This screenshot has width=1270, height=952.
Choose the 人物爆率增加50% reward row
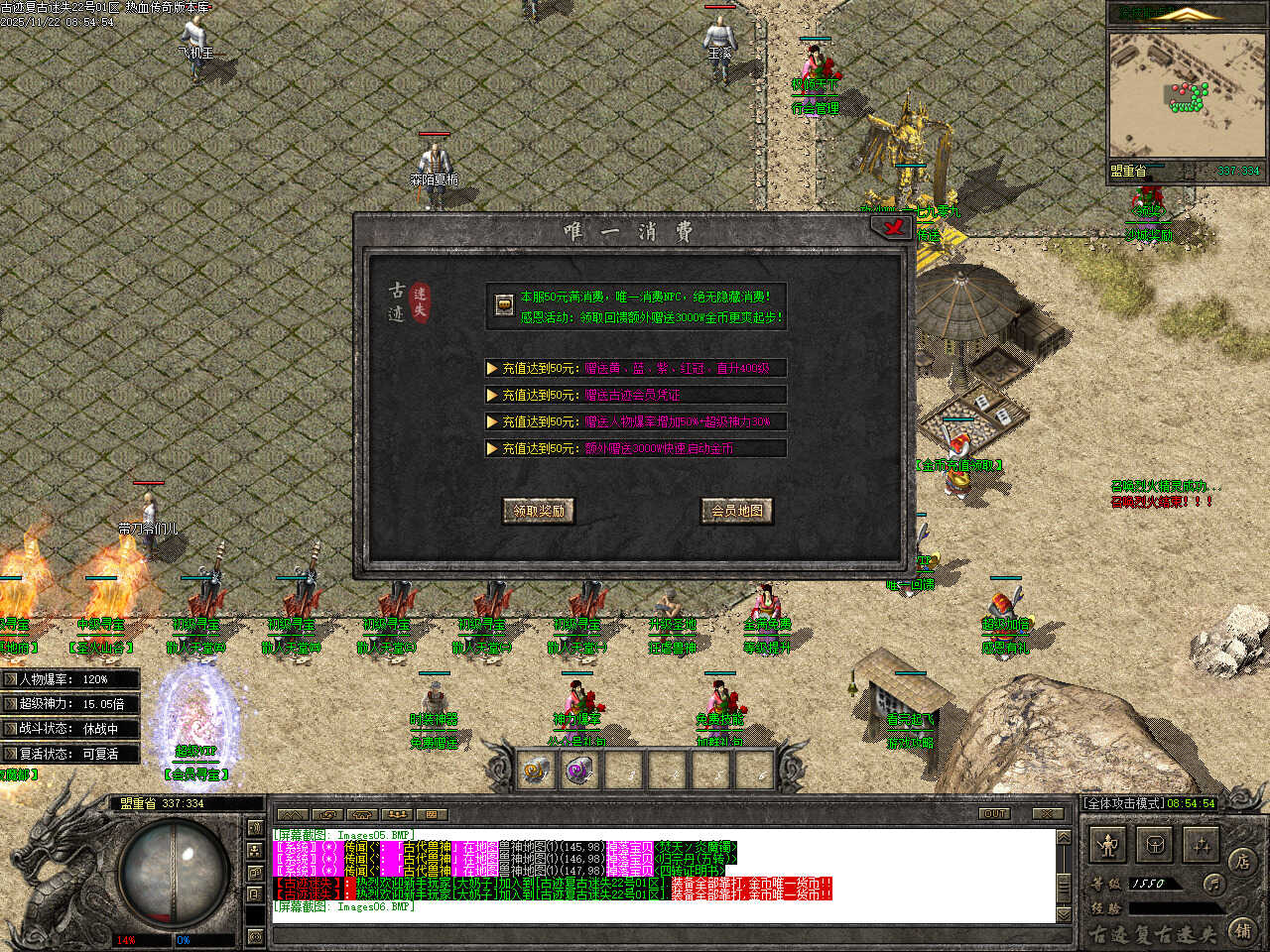(x=635, y=421)
